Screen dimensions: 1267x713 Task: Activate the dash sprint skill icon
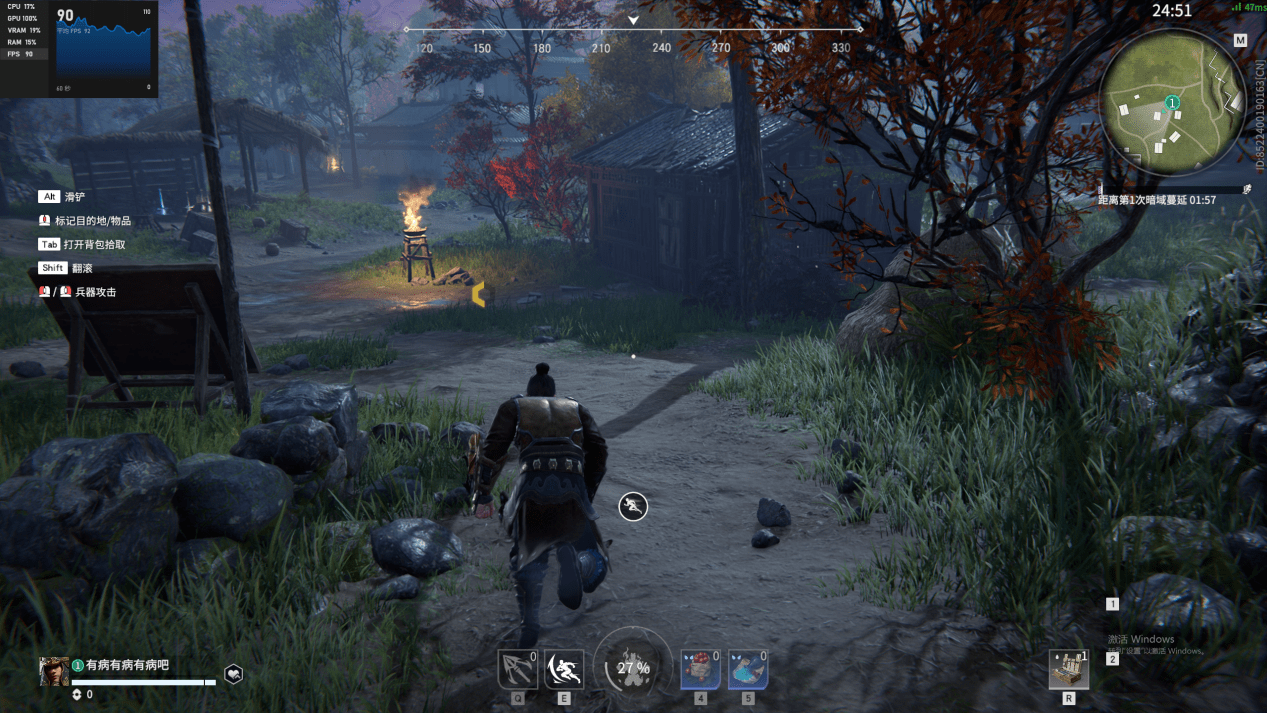coord(564,669)
